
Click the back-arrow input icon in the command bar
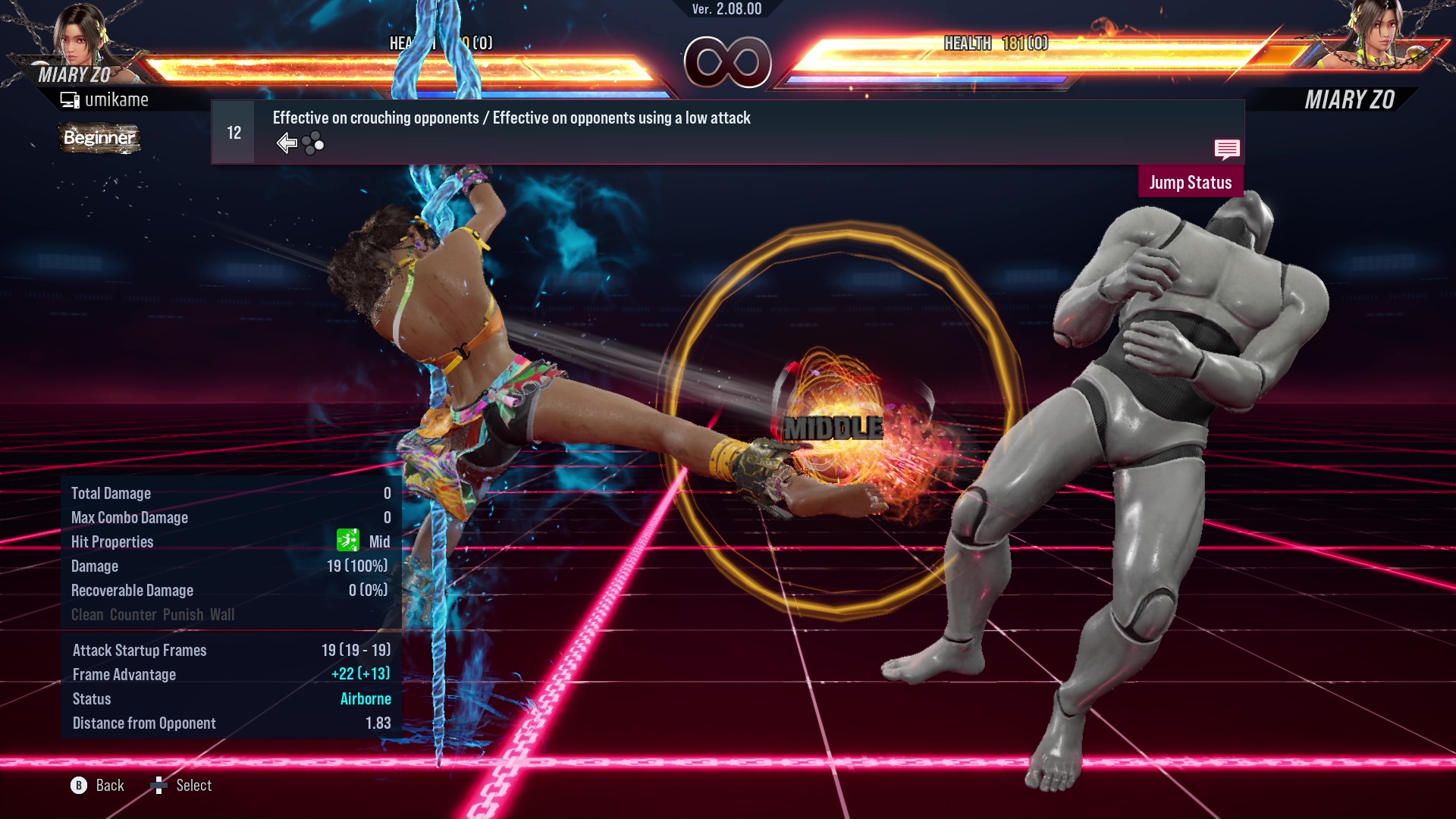[x=287, y=142]
